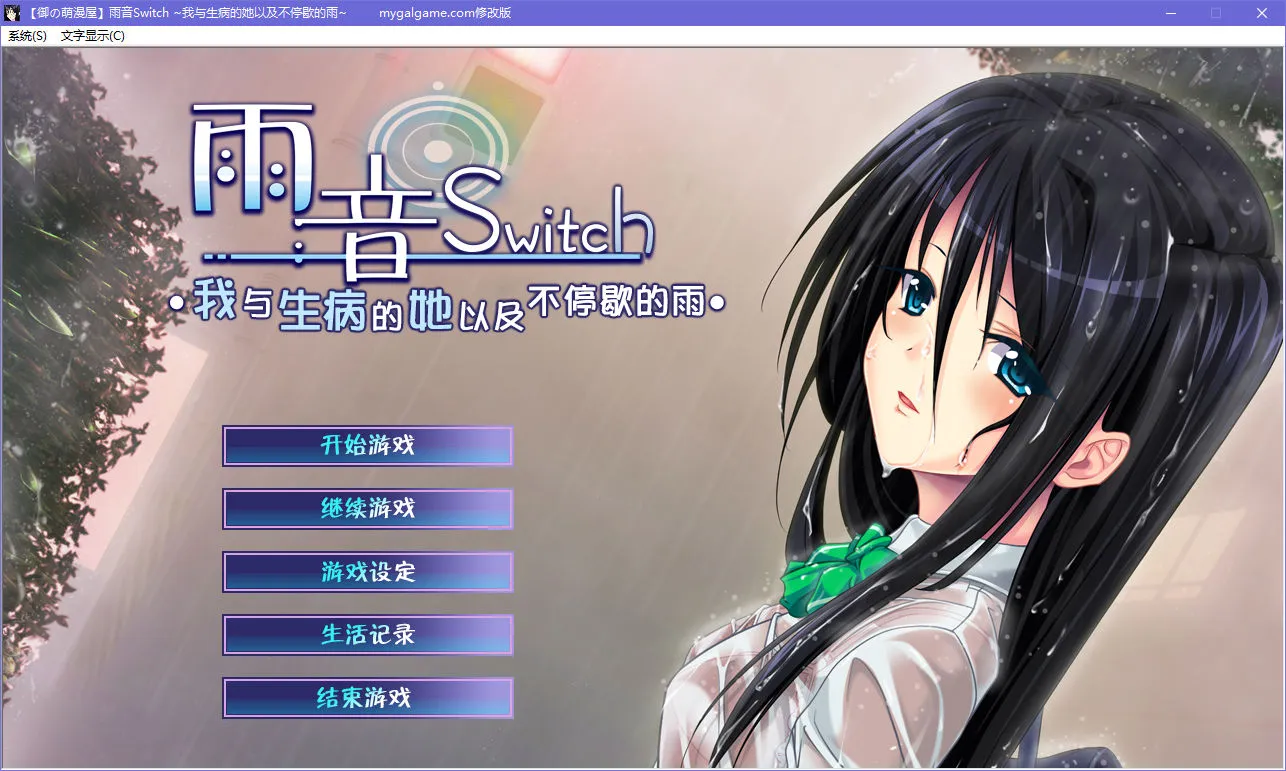This screenshot has height=771, width=1286.
Task: Continue a saved game via 继续游戏
Action: point(367,509)
